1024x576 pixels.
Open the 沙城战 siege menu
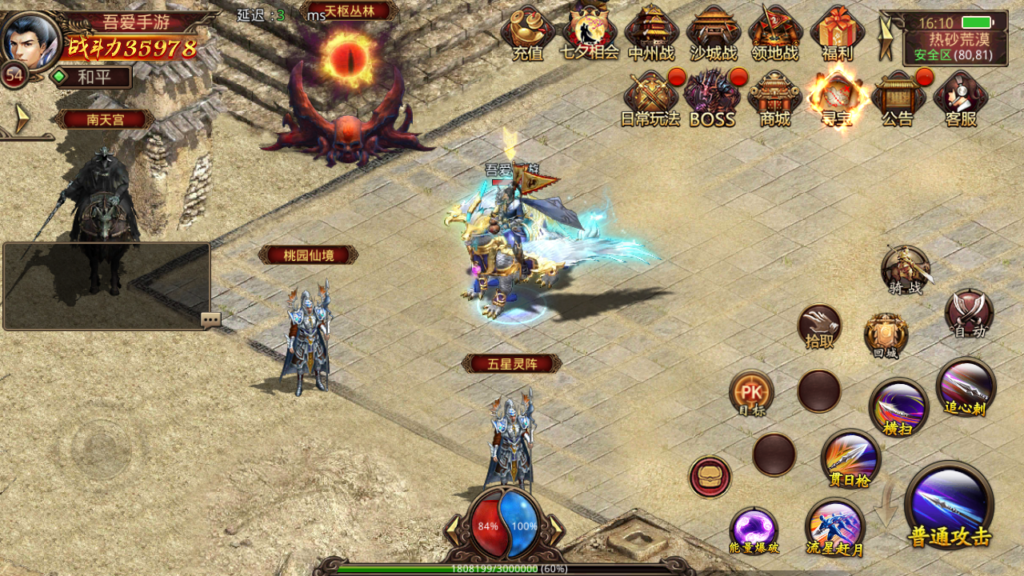tap(714, 33)
